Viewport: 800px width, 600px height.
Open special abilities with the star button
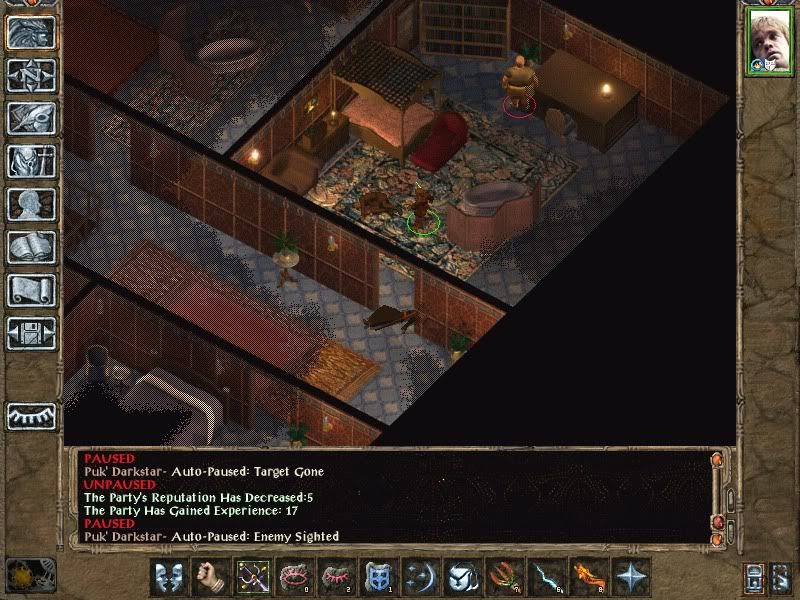(630, 577)
